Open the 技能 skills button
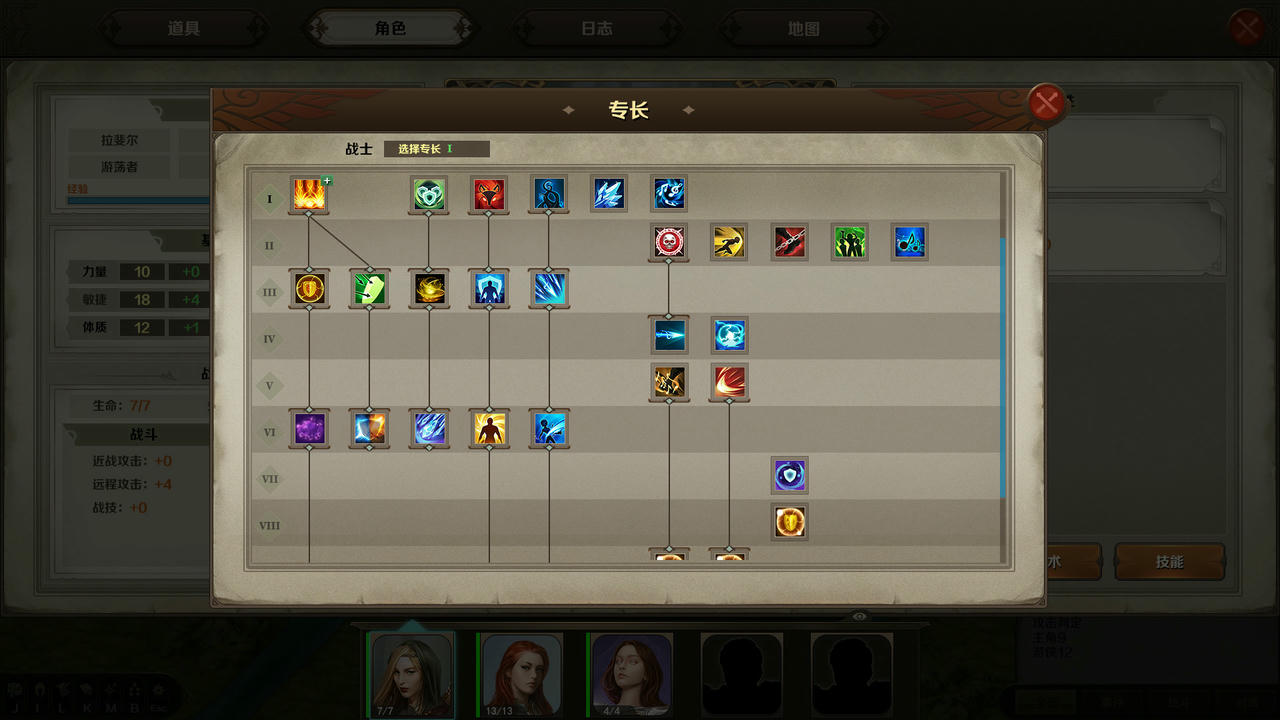Screen dimensions: 1280x720 tap(1169, 562)
